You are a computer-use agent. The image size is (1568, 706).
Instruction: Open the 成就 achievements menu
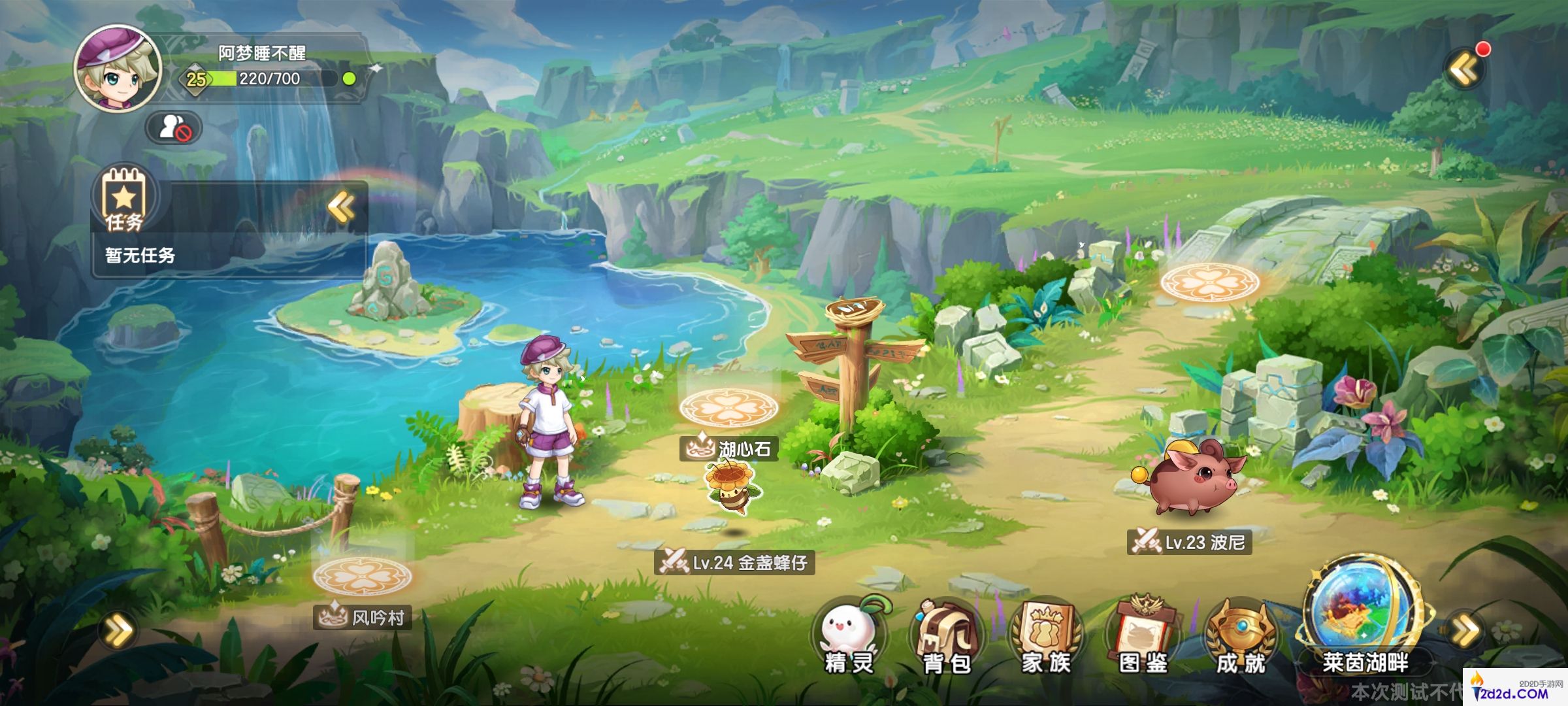coord(1241,635)
